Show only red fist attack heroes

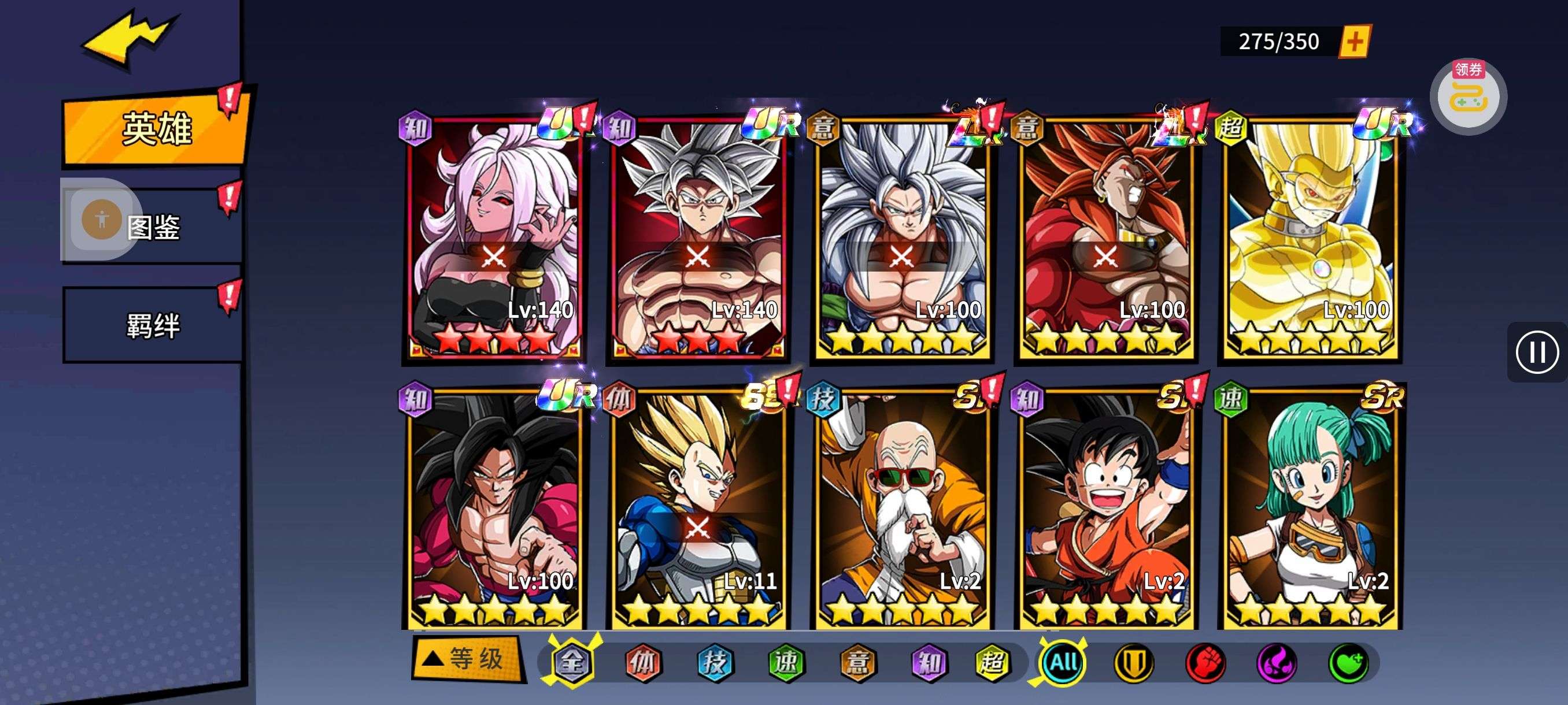[1205, 662]
